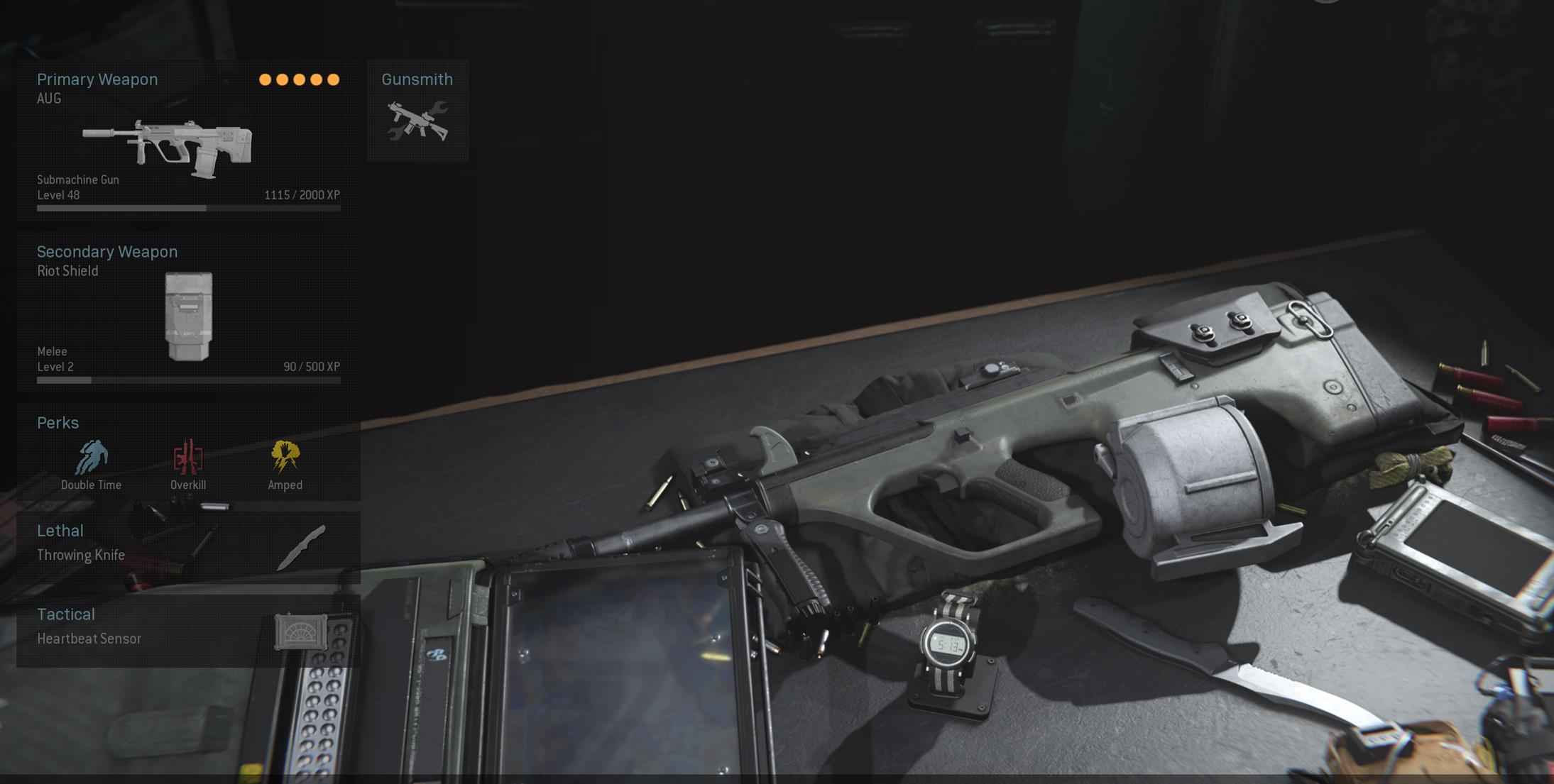Toggle the last orange attachment pip

334,80
